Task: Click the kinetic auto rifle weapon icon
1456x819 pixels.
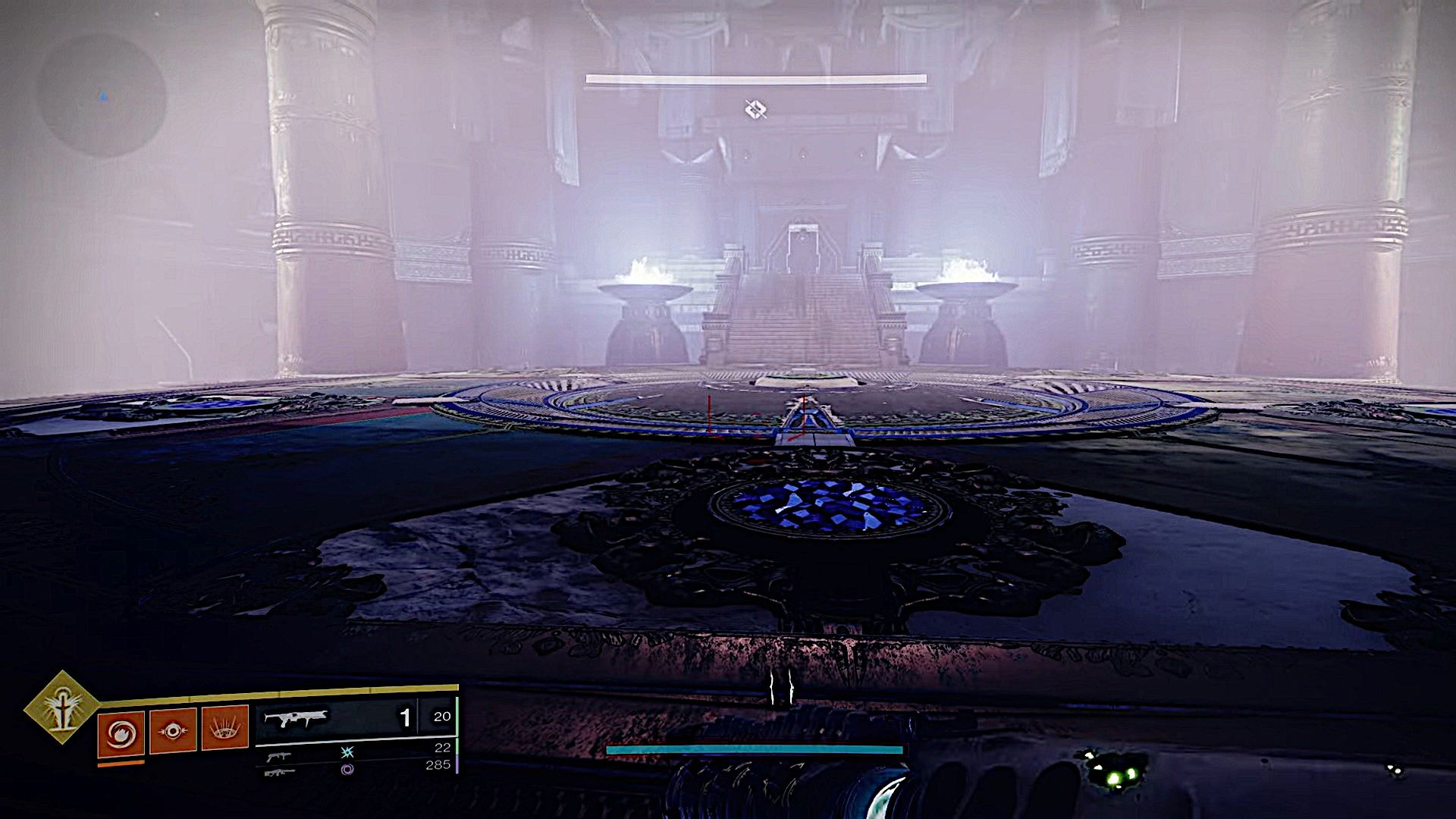Action: tap(296, 717)
